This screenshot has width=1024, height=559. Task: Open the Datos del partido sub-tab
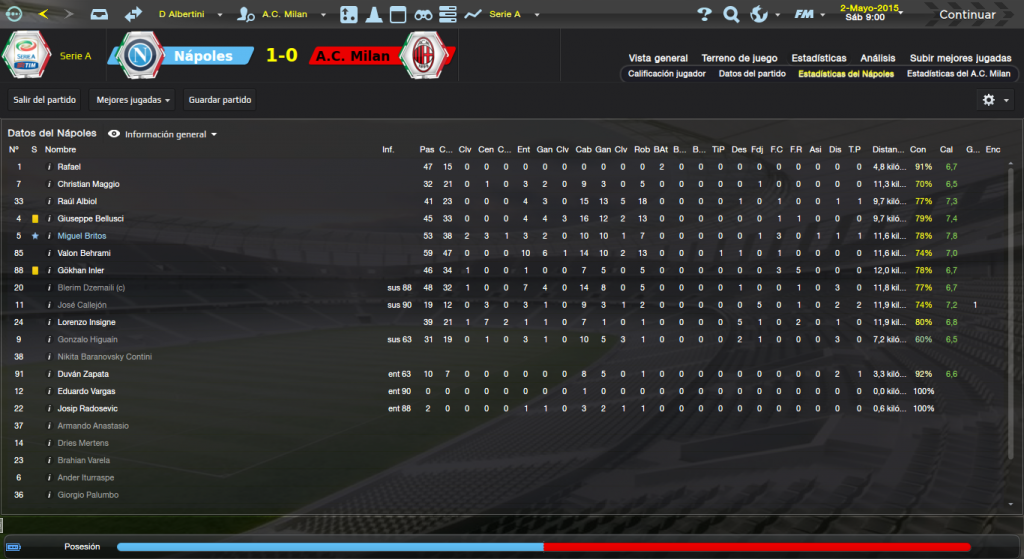pyautogui.click(x=752, y=73)
